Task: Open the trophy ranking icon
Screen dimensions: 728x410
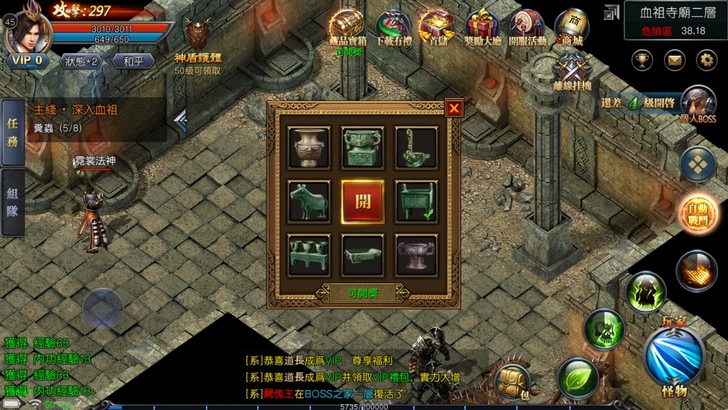Action: [x=642, y=59]
